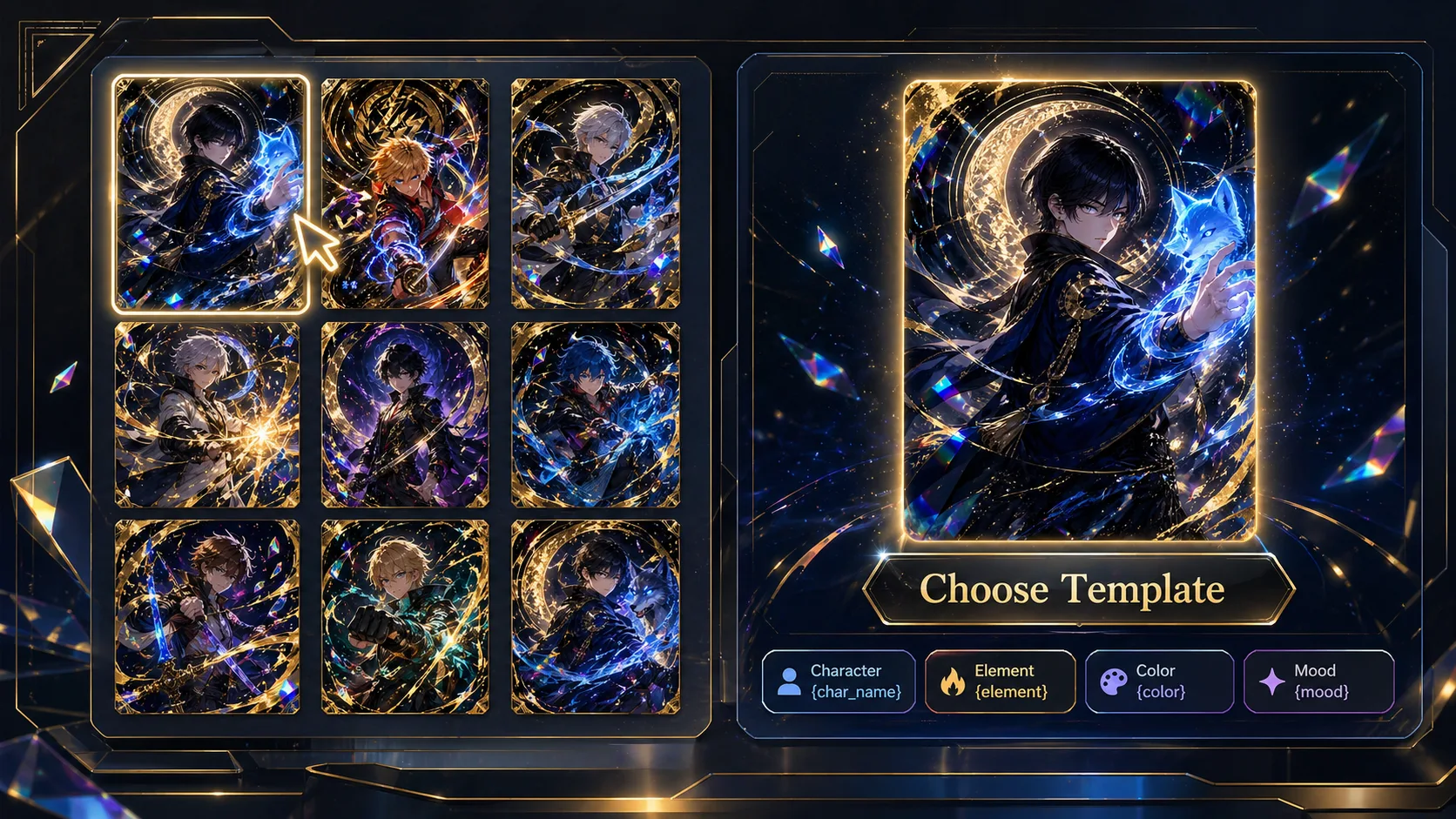The height and width of the screenshot is (819, 1456).
Task: Click the {char_name} placeholder text
Action: pyautogui.click(x=854, y=693)
